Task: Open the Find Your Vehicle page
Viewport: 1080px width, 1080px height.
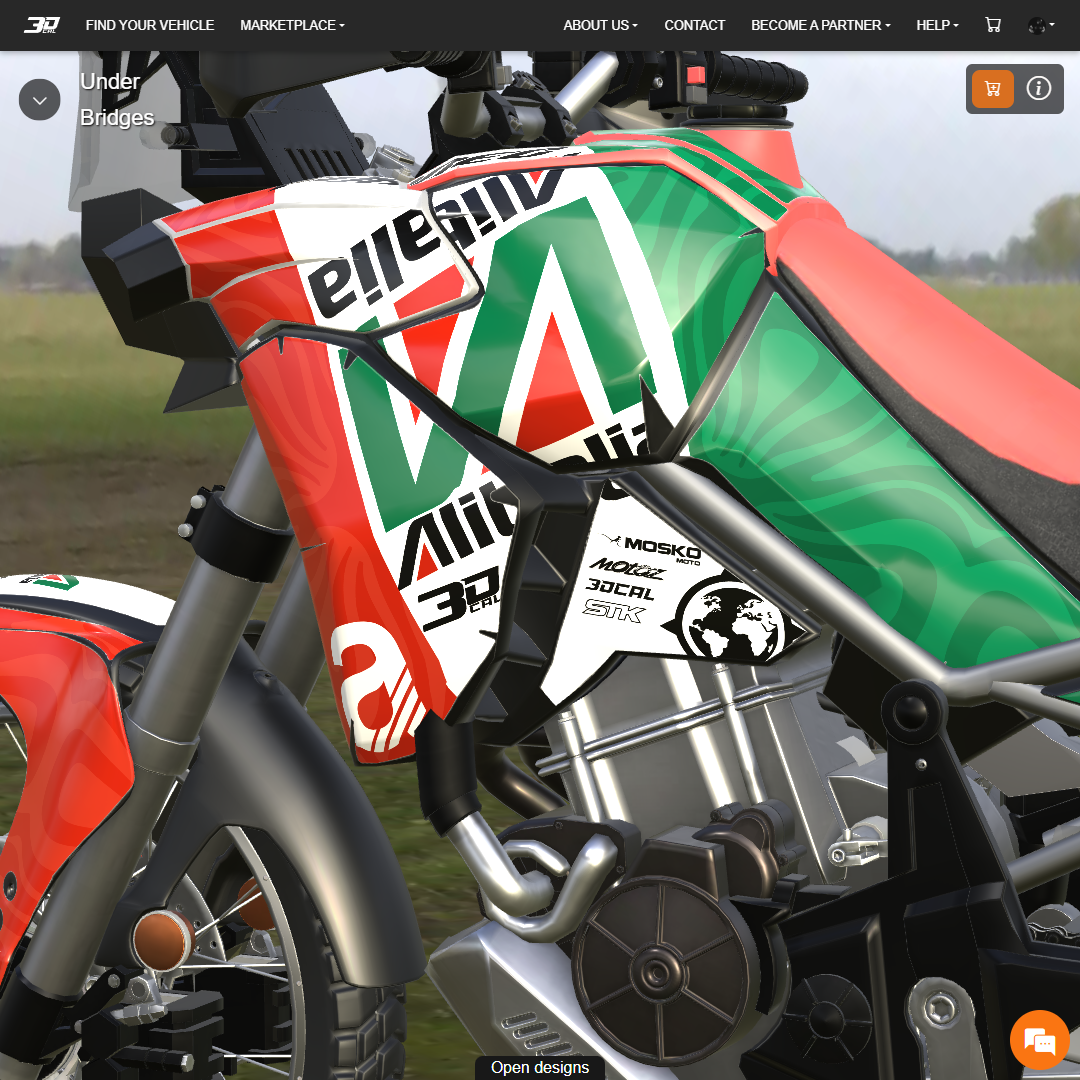Action: tap(150, 25)
